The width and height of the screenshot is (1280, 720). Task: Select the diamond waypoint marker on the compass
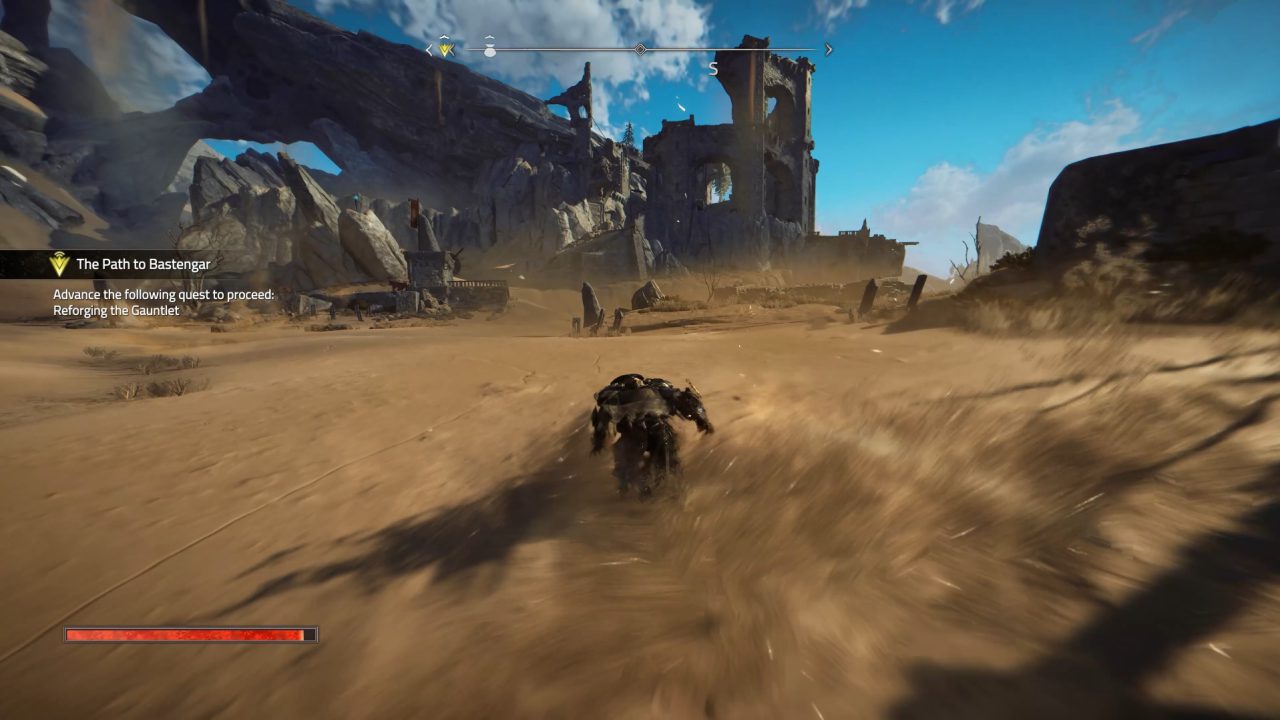(640, 49)
